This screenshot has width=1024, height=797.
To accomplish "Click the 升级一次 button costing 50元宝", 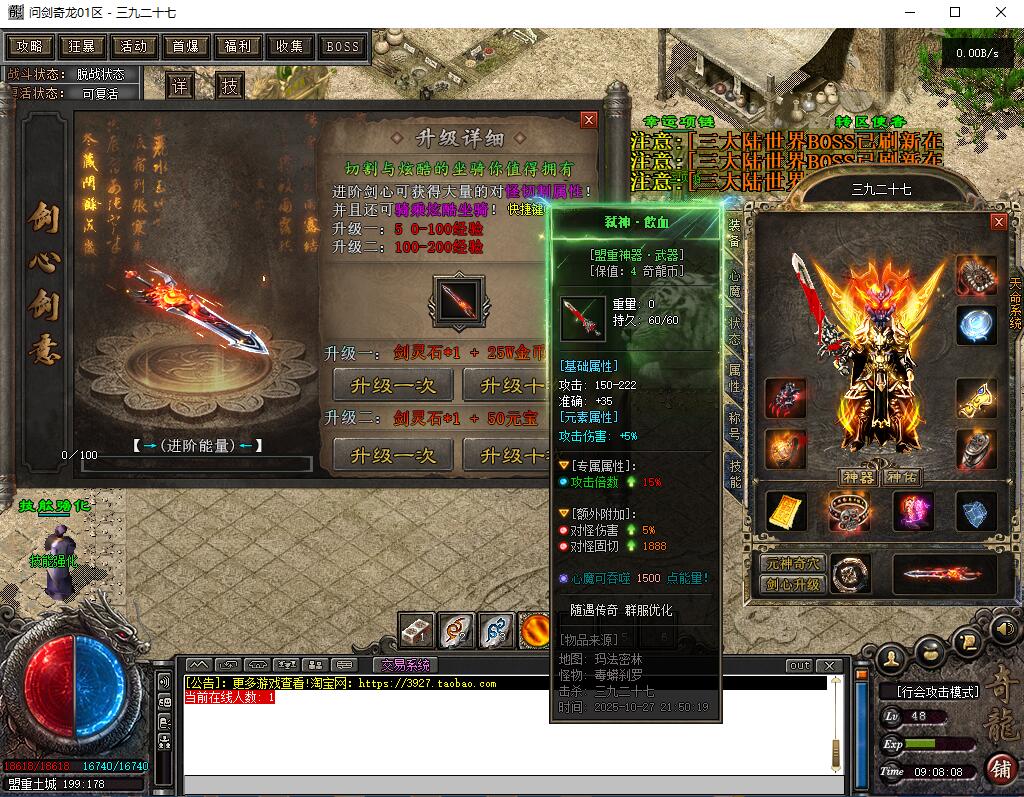I will [x=392, y=454].
